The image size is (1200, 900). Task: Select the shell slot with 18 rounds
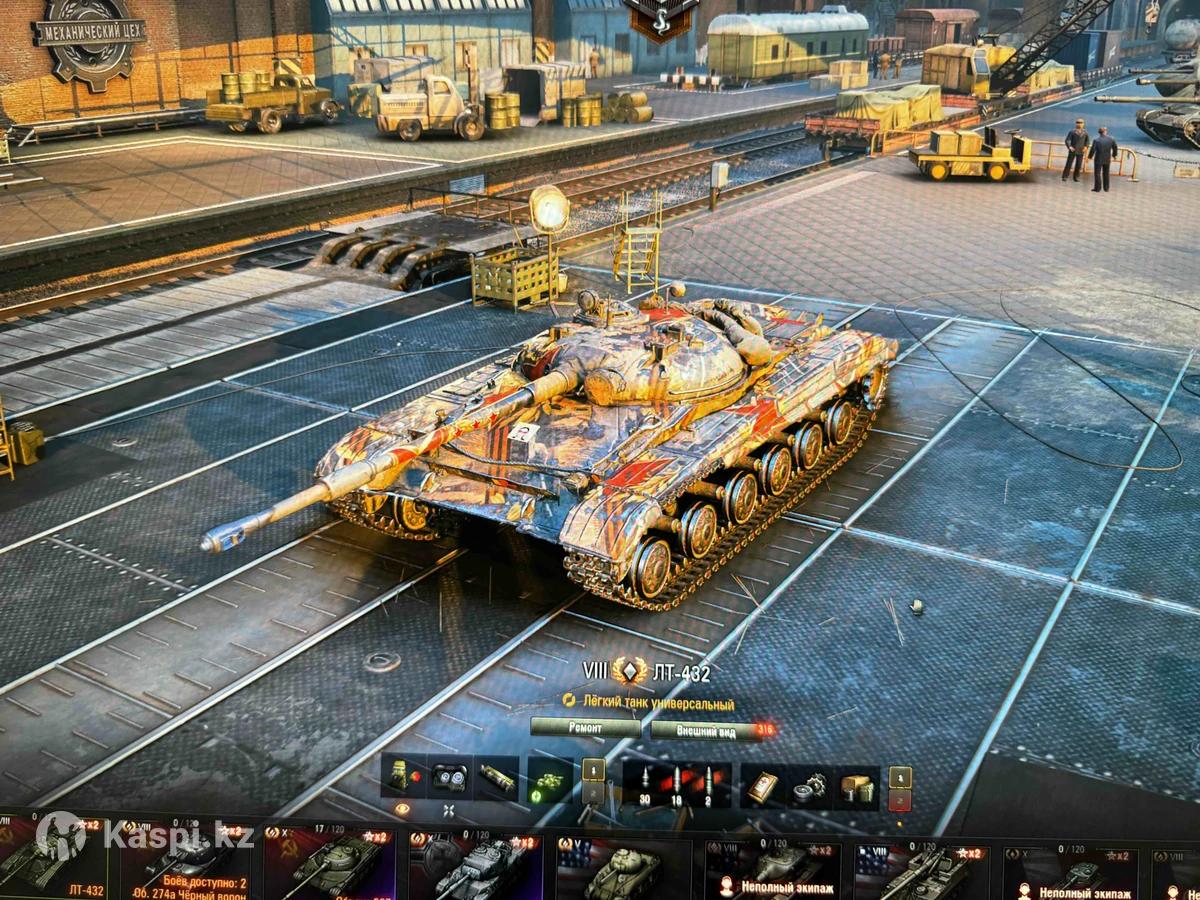click(x=677, y=783)
